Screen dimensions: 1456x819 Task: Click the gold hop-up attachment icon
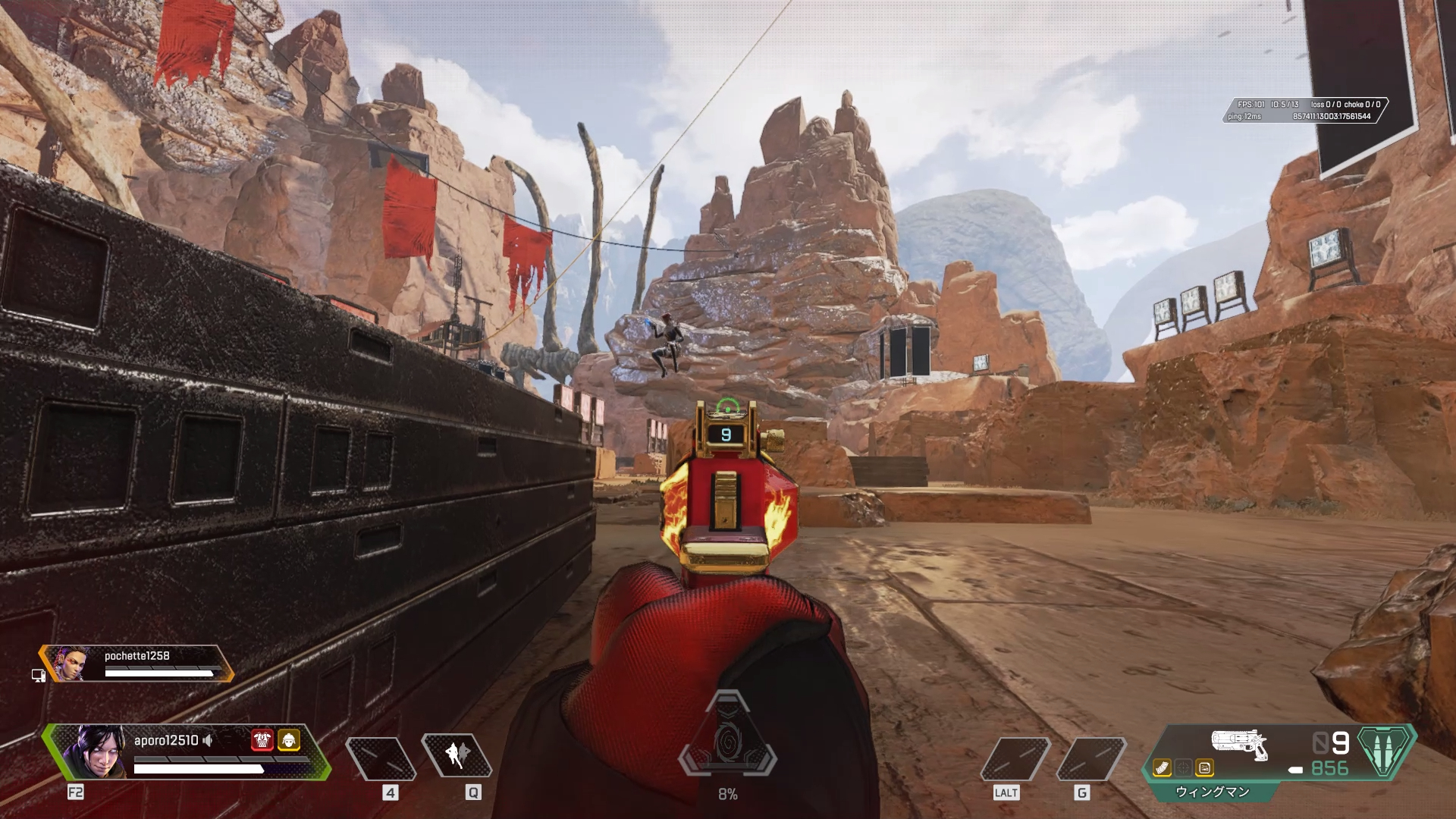[1204, 769]
